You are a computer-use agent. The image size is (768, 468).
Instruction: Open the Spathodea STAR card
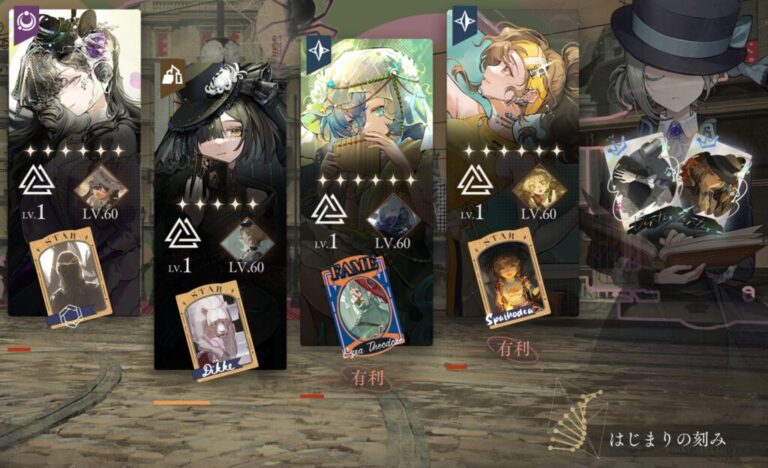coord(508,276)
